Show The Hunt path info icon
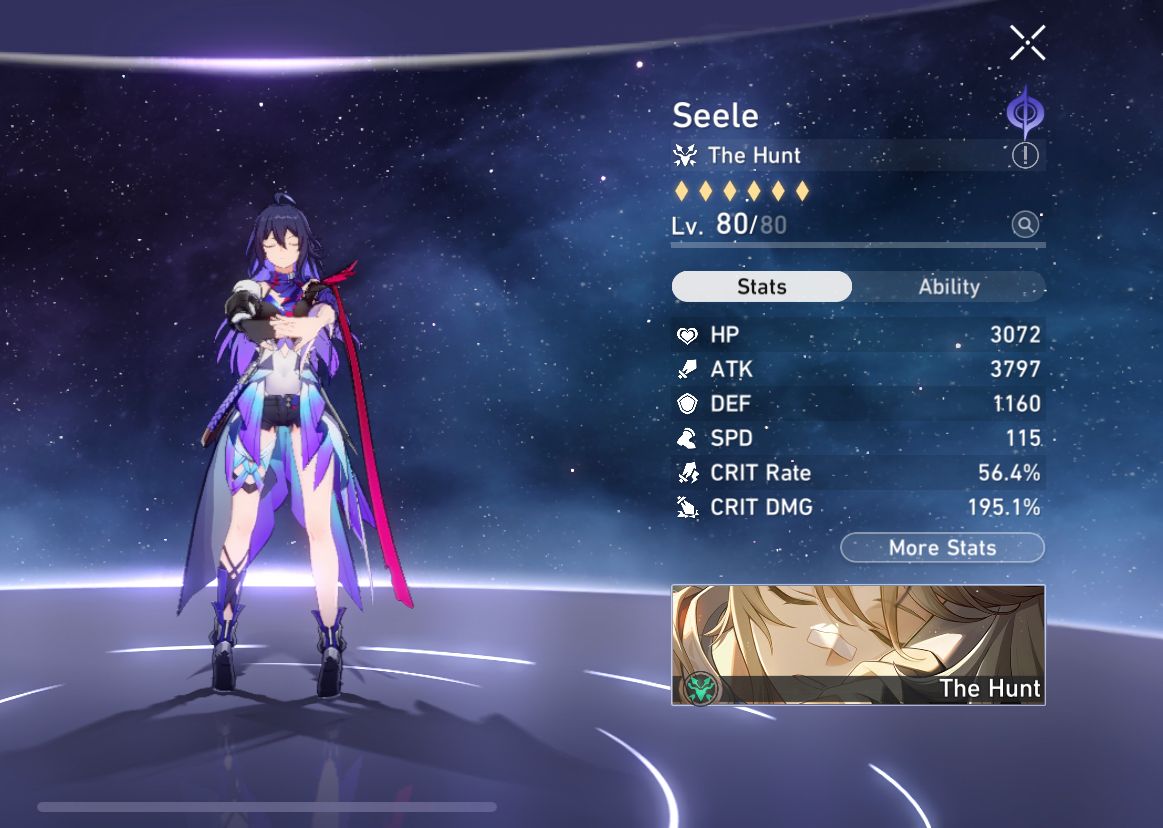The width and height of the screenshot is (1163, 828). [x=1025, y=156]
